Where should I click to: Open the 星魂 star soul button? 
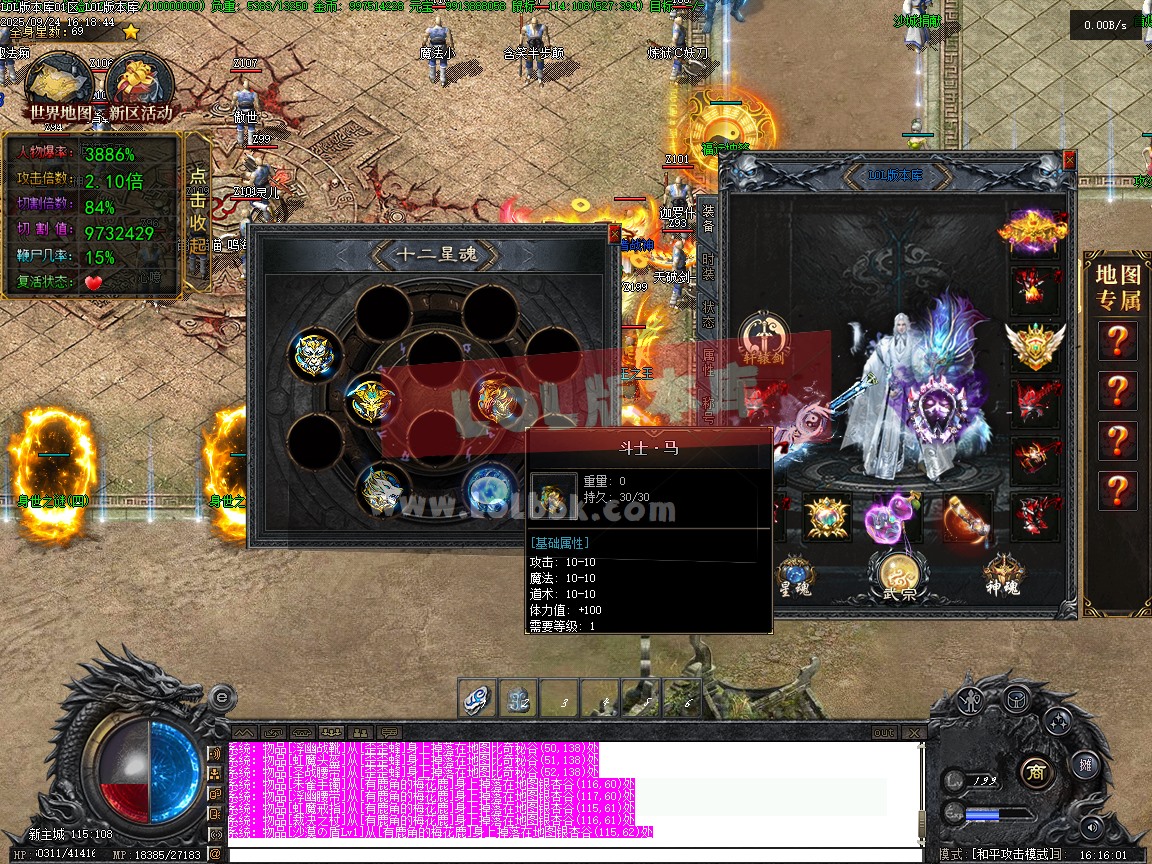[x=795, y=578]
